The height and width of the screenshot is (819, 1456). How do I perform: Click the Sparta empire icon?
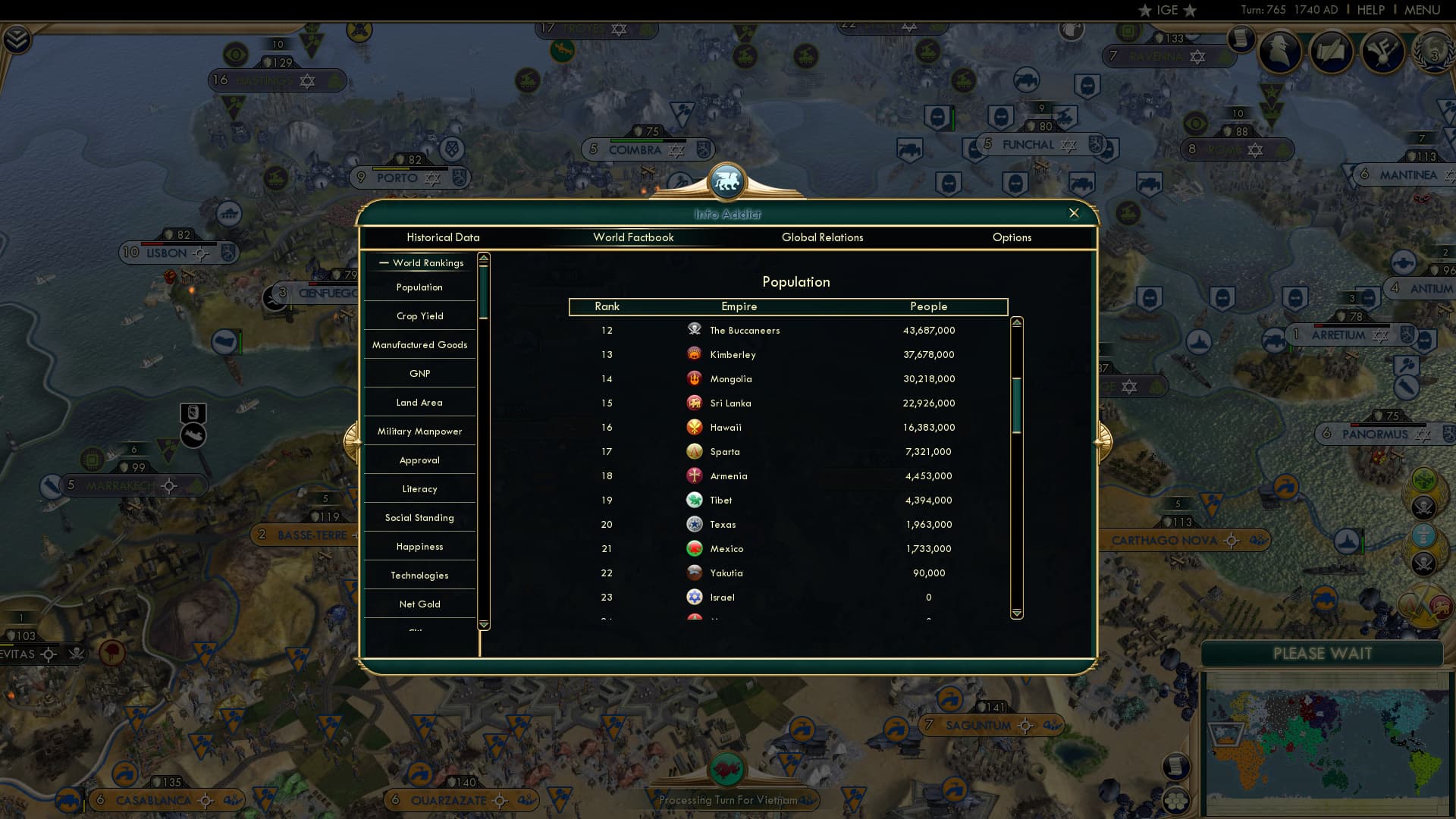click(x=694, y=451)
